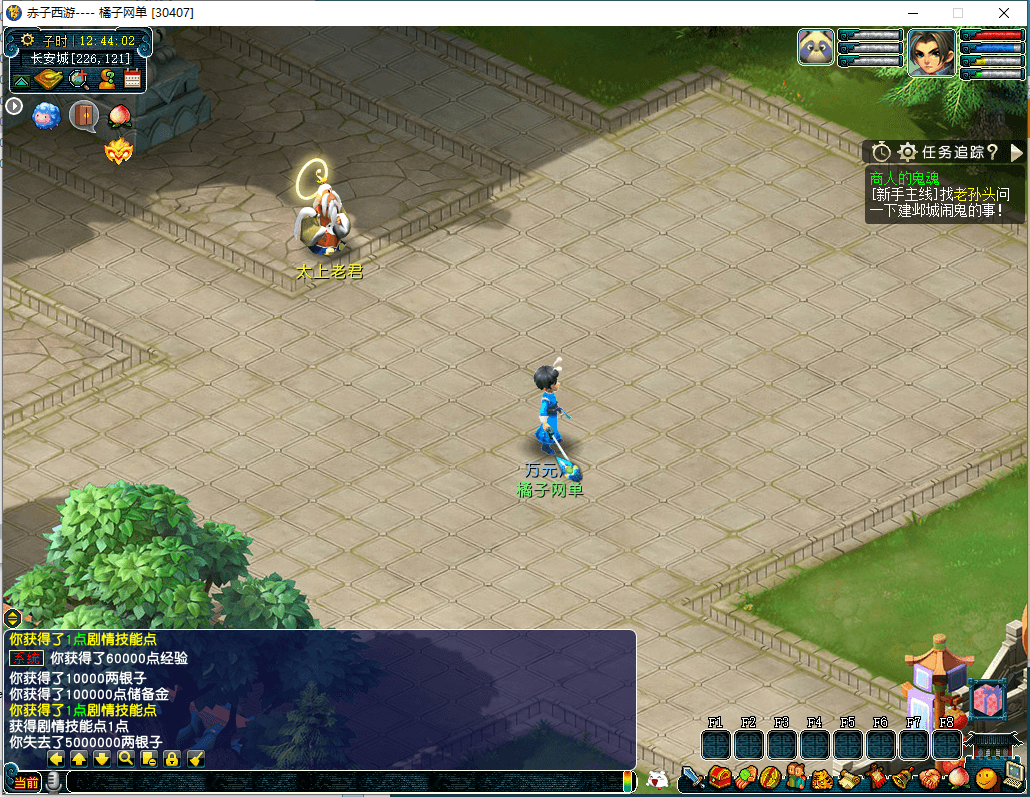Click the 当前 chat channel button
The image size is (1030, 797).
pyautogui.click(x=26, y=782)
